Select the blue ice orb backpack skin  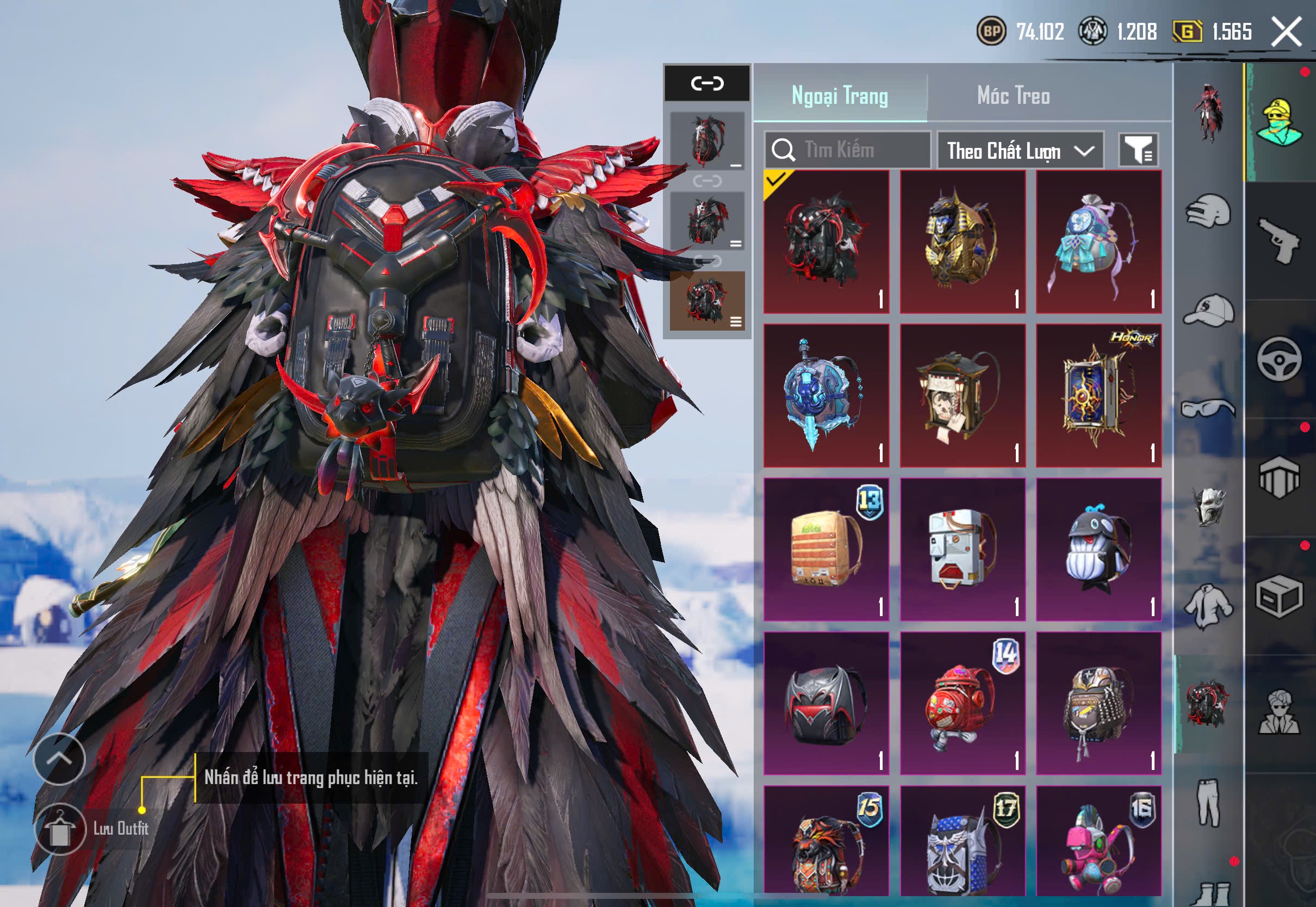(x=826, y=395)
